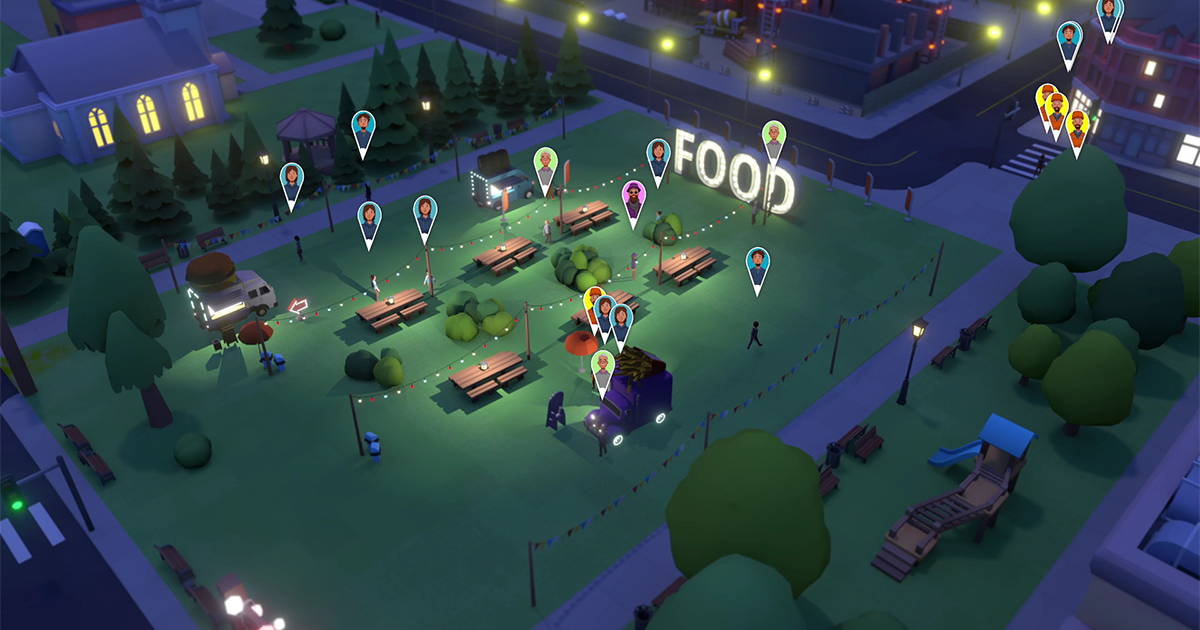Select the purple pin with the sunglasses man

tap(633, 199)
